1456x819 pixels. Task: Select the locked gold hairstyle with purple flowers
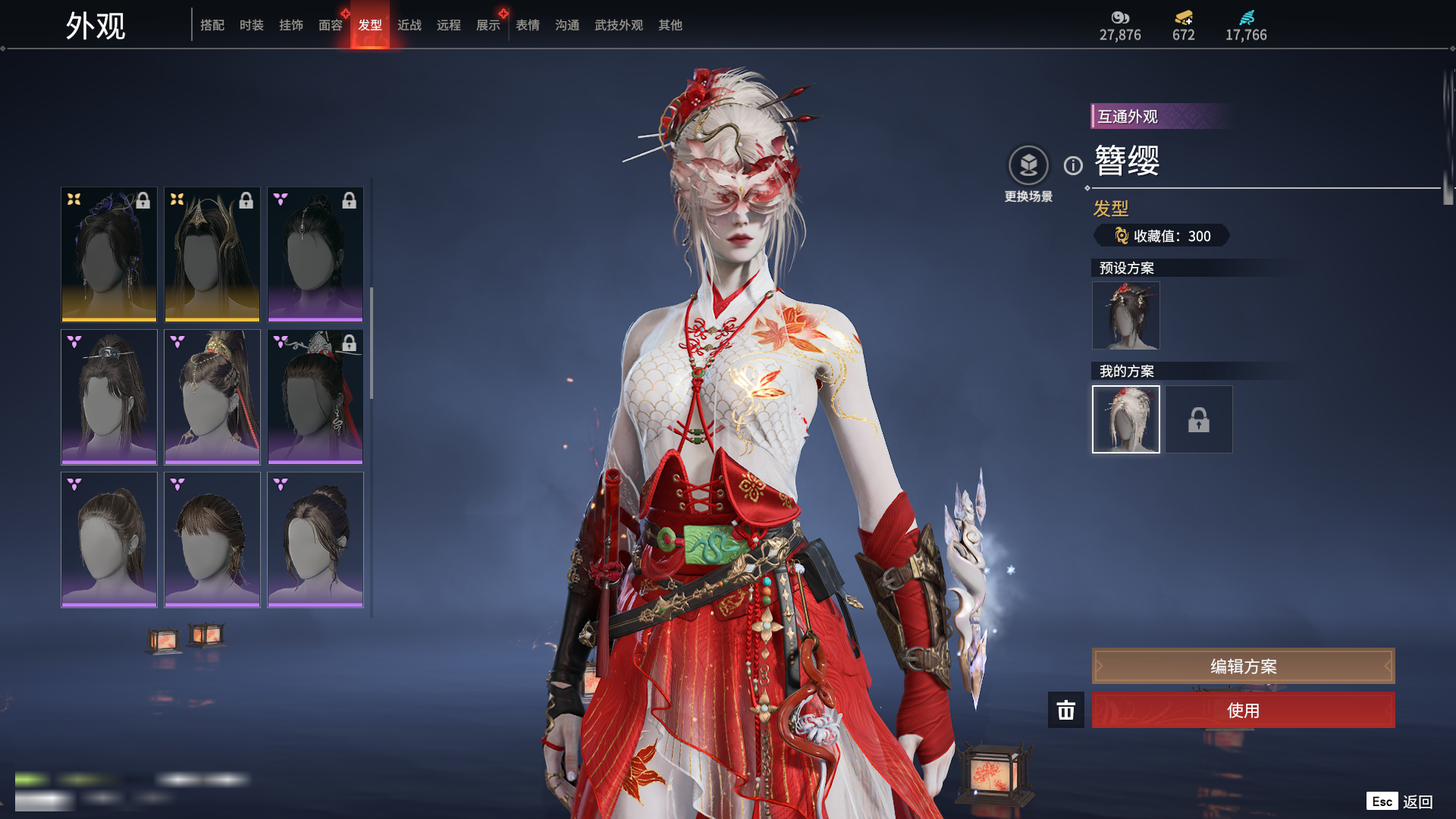click(109, 254)
